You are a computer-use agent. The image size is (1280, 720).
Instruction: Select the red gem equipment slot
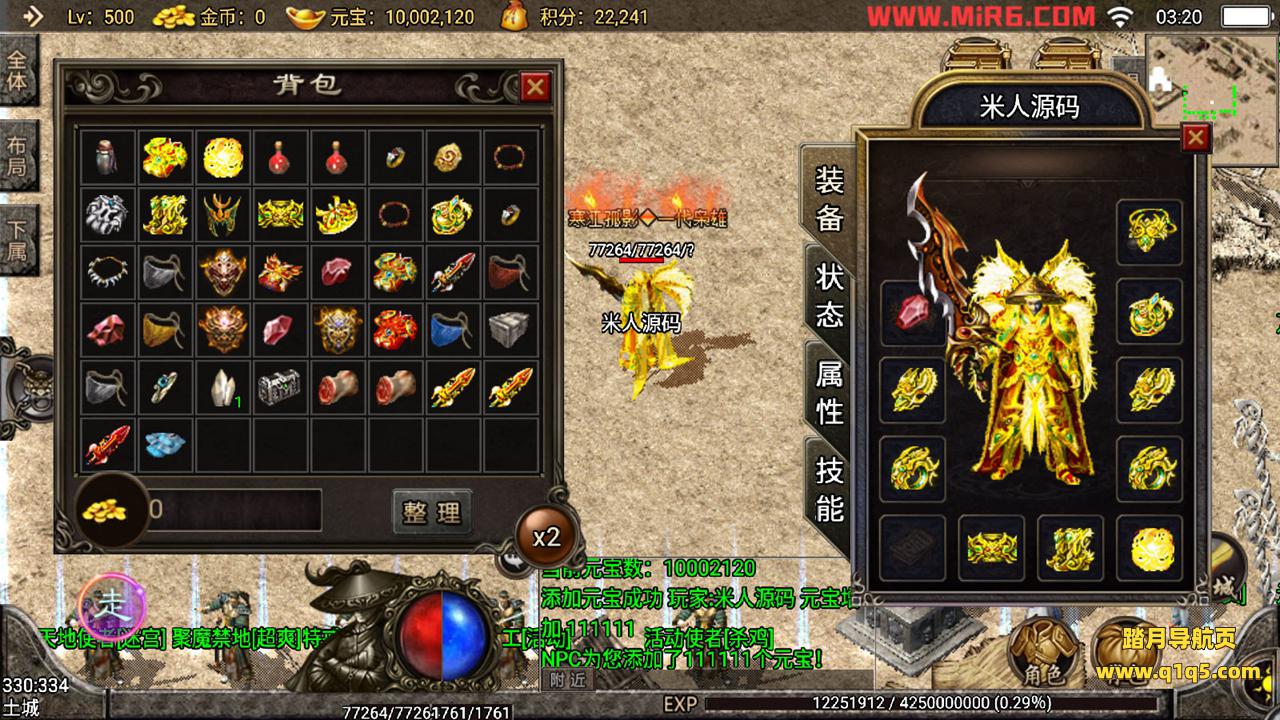point(911,312)
